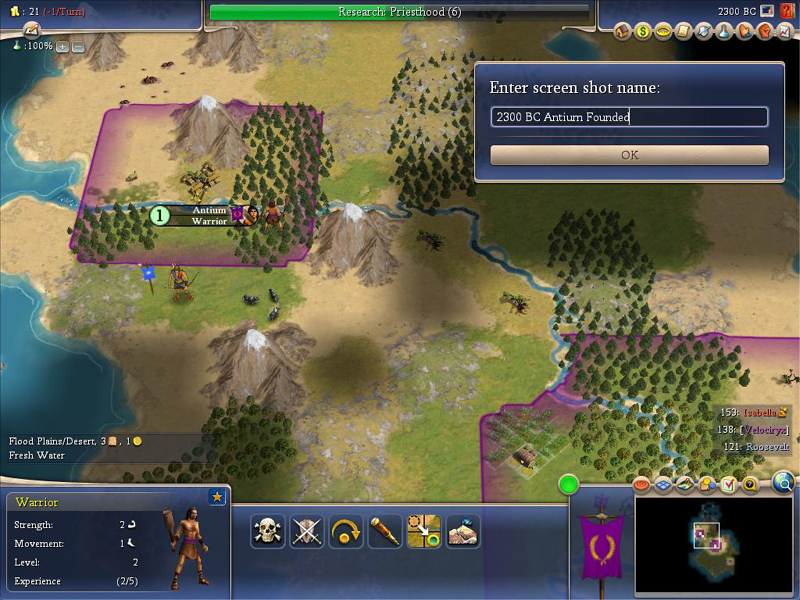Increase the research rate with plus
This screenshot has width=800, height=600.
pyautogui.click(x=62, y=46)
